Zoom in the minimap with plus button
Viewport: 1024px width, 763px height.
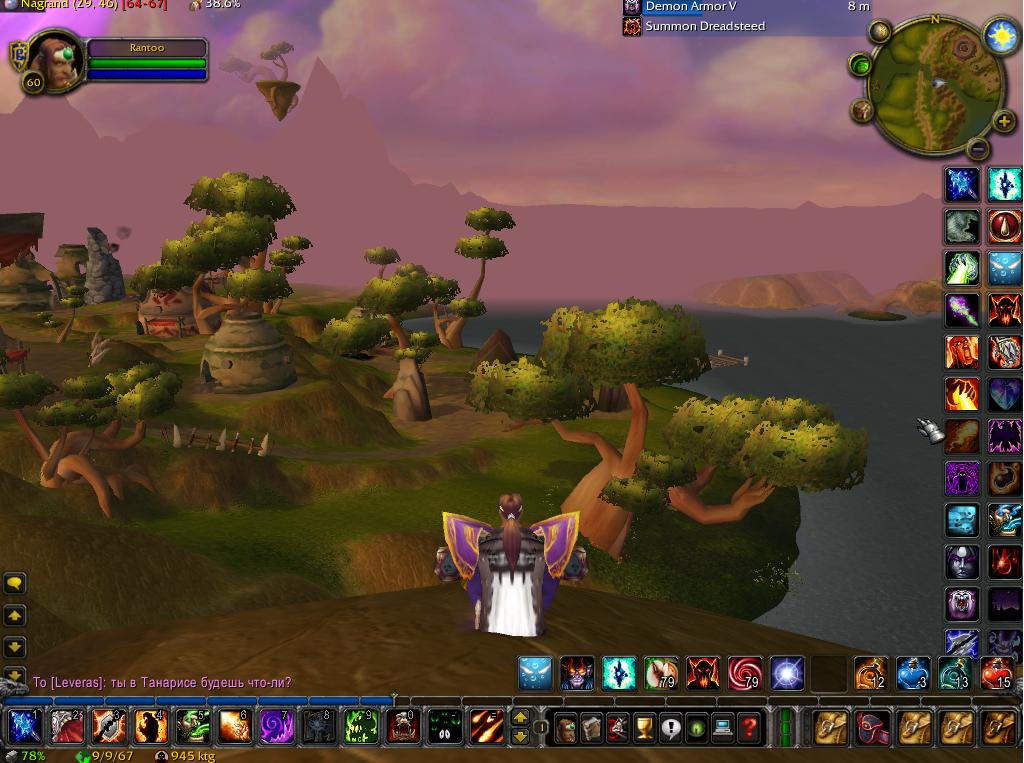pyautogui.click(x=1003, y=122)
